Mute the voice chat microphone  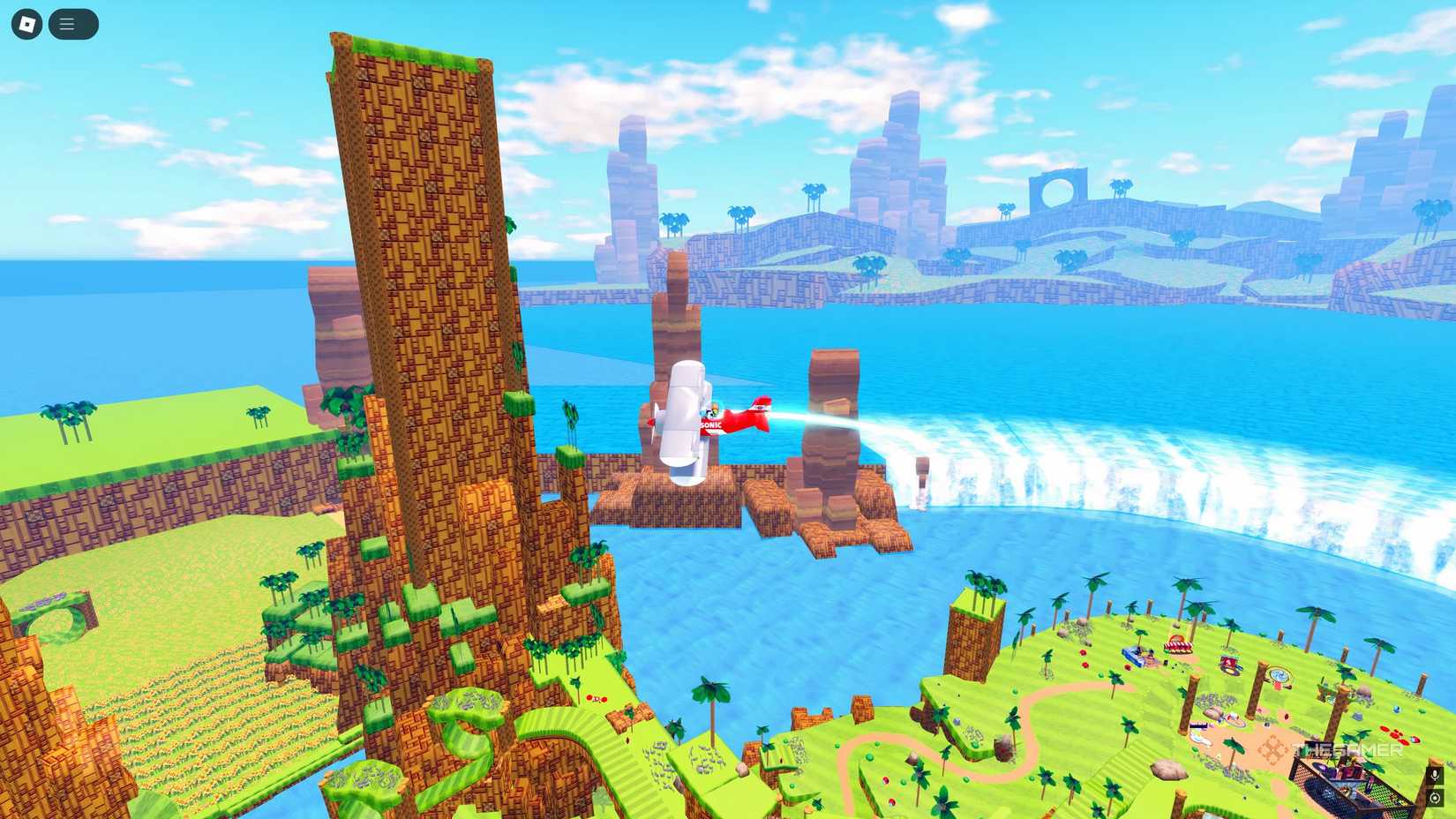tap(1435, 775)
